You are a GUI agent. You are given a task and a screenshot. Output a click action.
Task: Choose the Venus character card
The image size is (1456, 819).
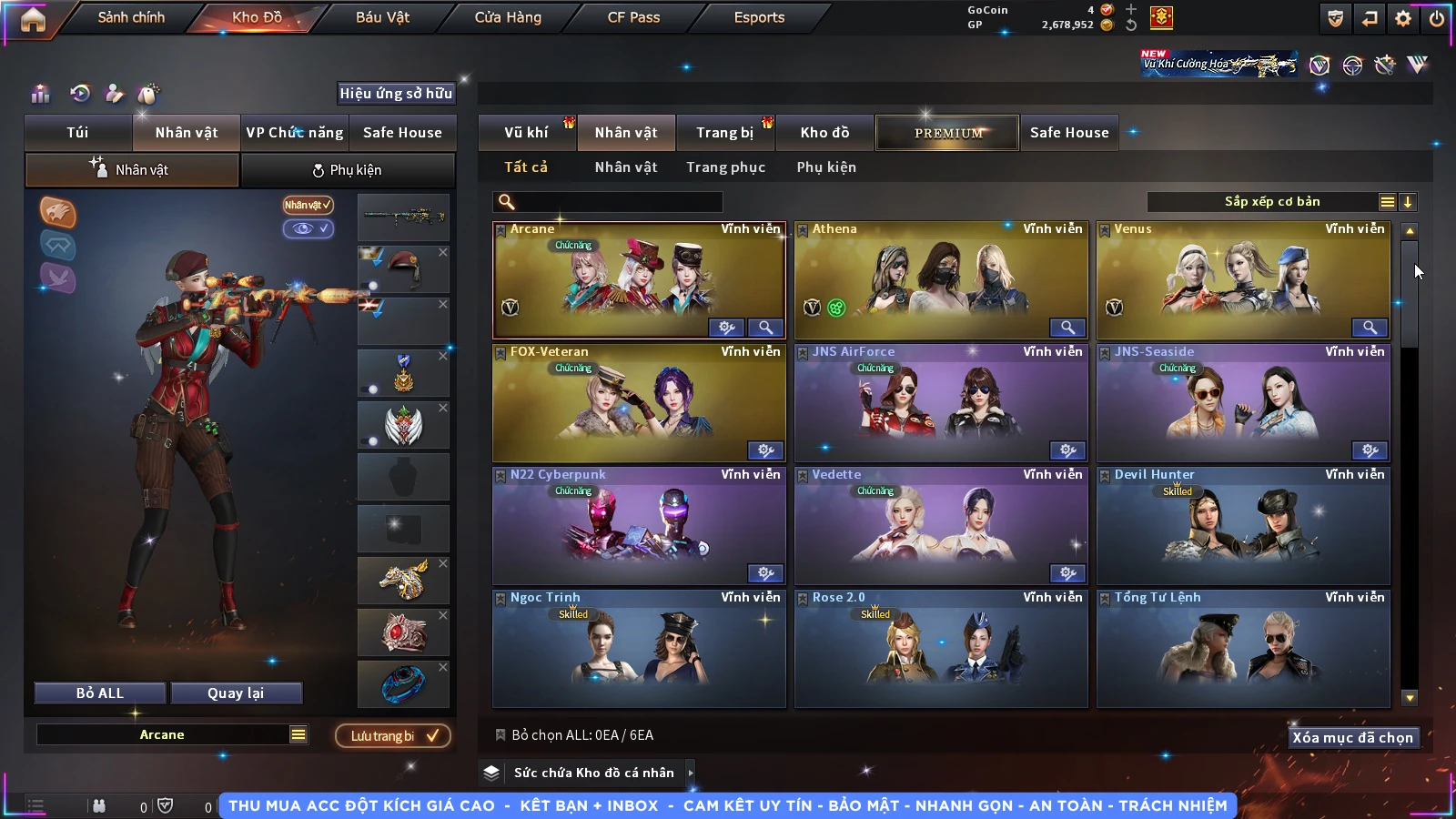[x=1242, y=280]
